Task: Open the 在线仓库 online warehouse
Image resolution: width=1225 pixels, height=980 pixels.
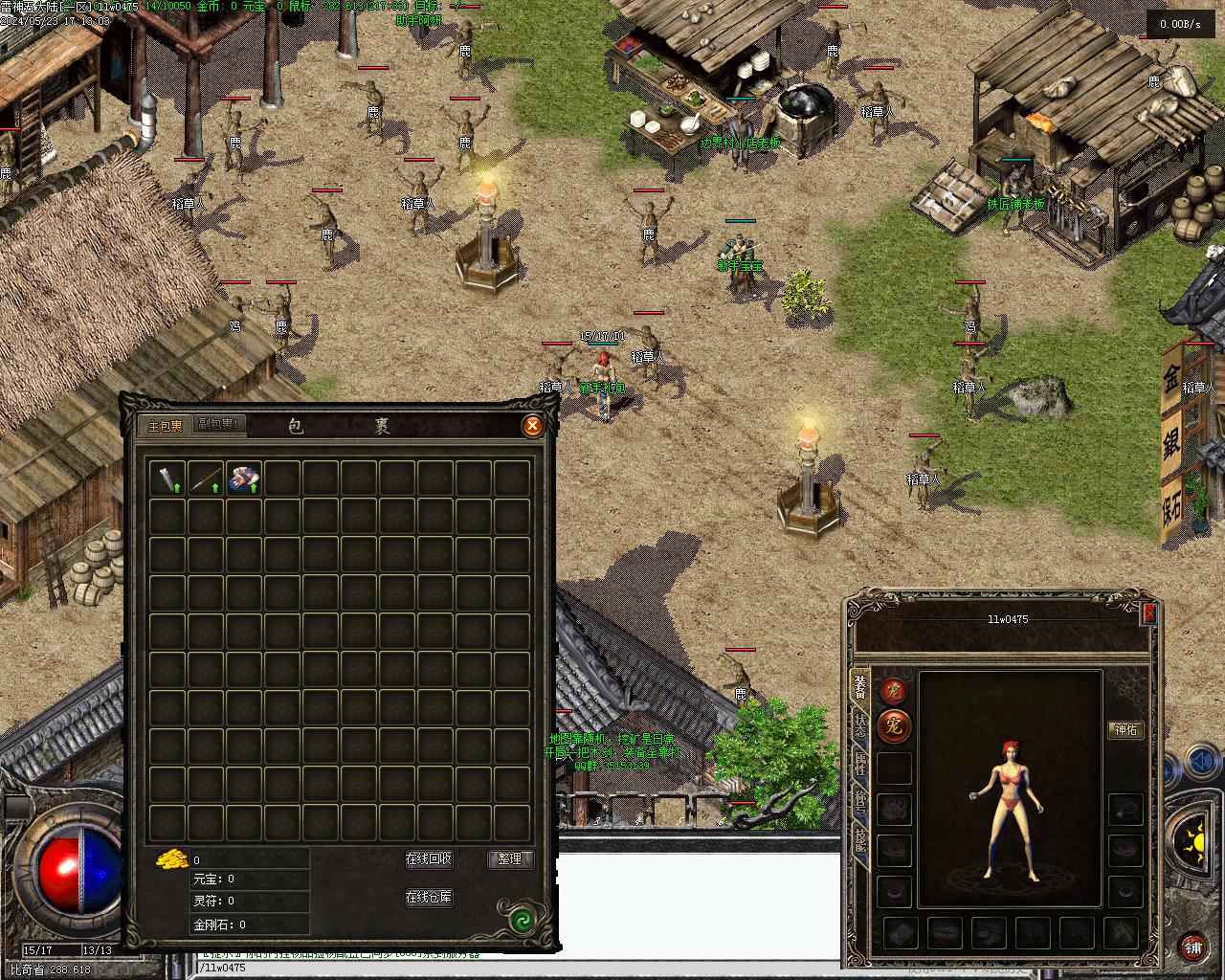Action: [428, 898]
